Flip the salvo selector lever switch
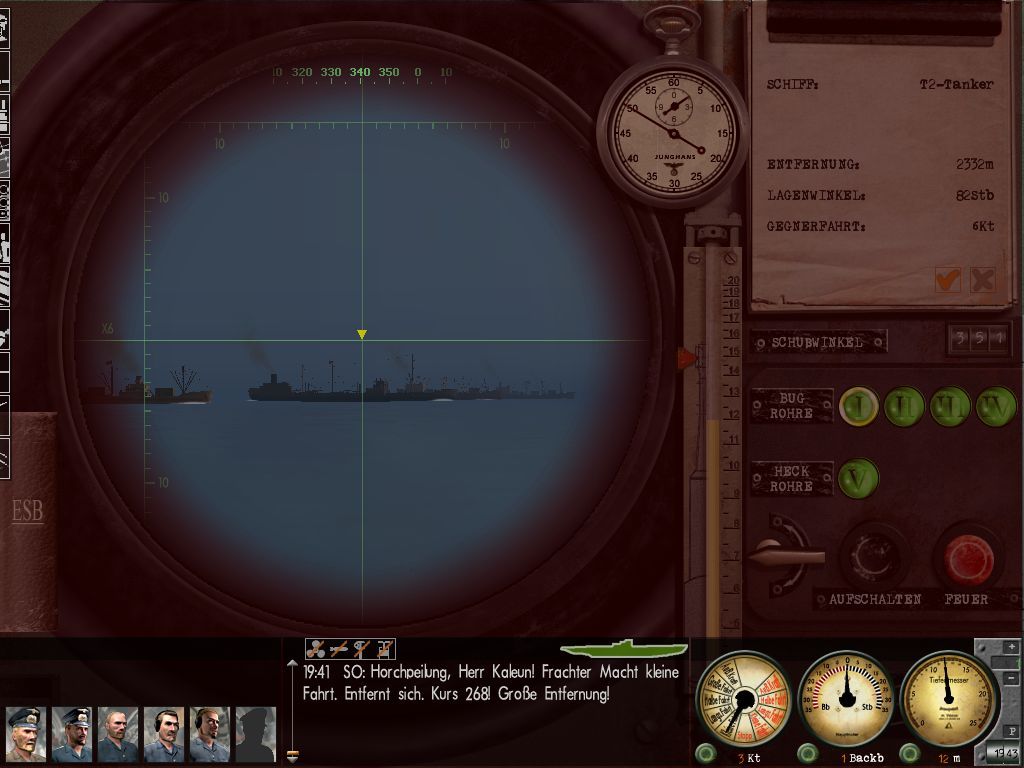The width and height of the screenshot is (1024, 768). tap(784, 551)
